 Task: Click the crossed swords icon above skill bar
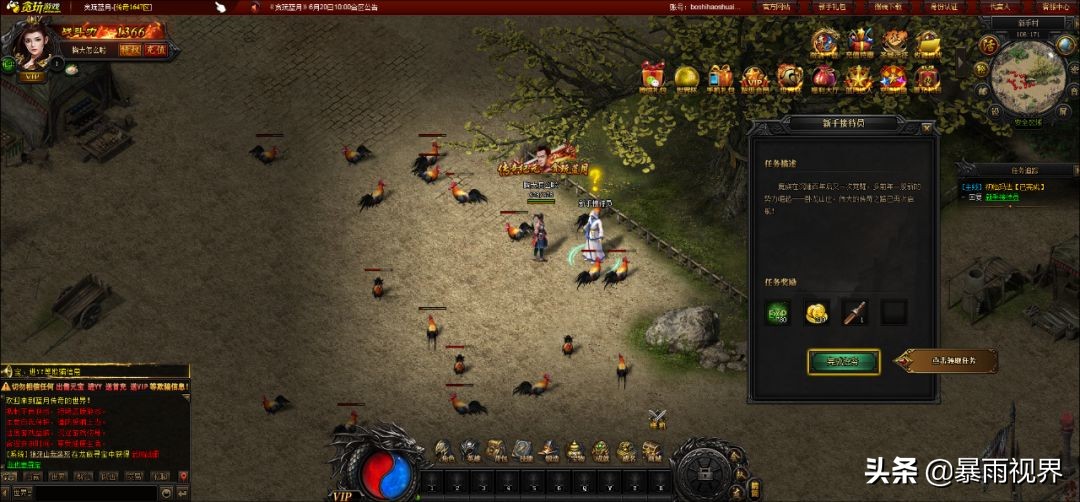point(656,418)
